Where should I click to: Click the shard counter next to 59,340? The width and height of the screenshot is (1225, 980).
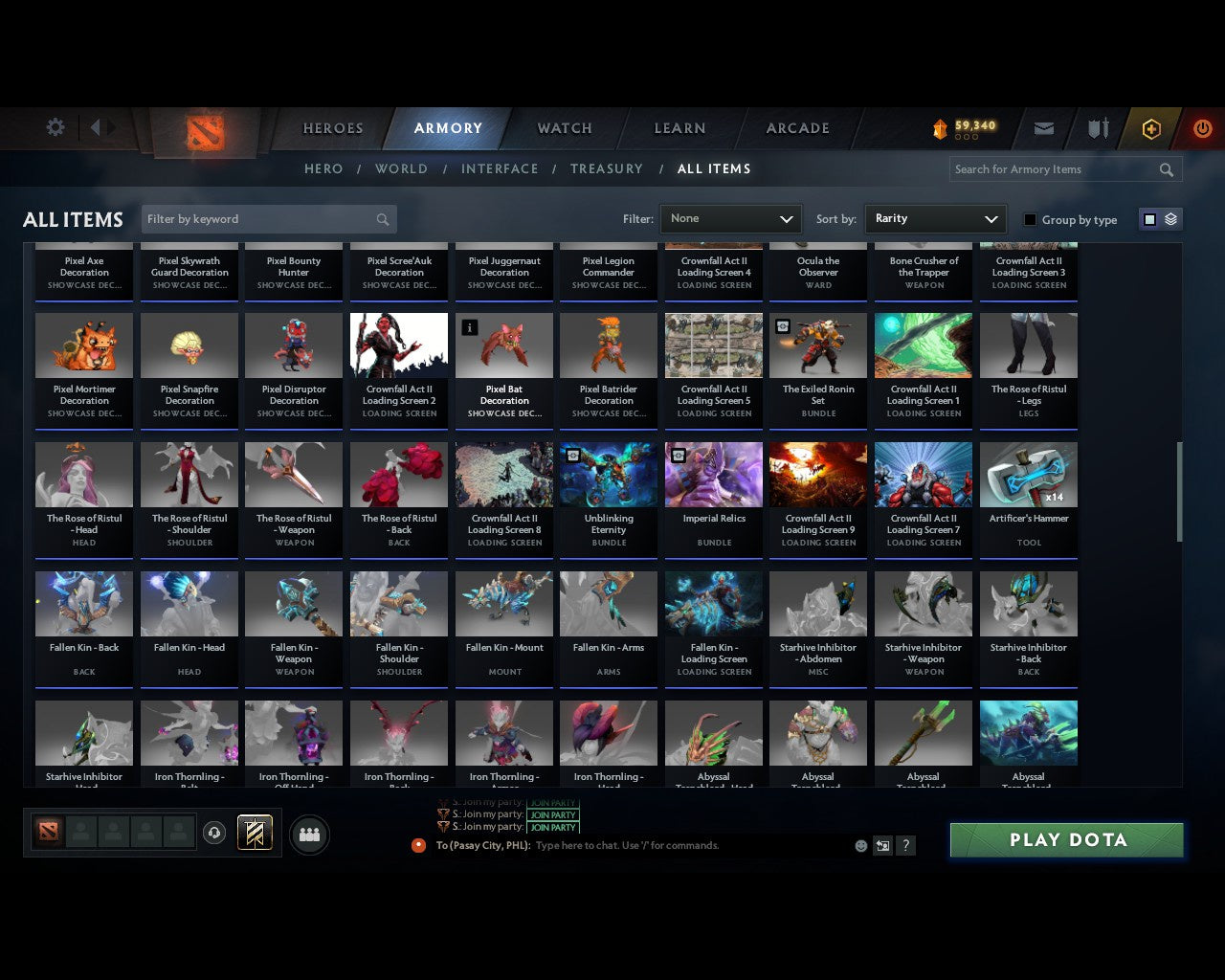[967, 137]
